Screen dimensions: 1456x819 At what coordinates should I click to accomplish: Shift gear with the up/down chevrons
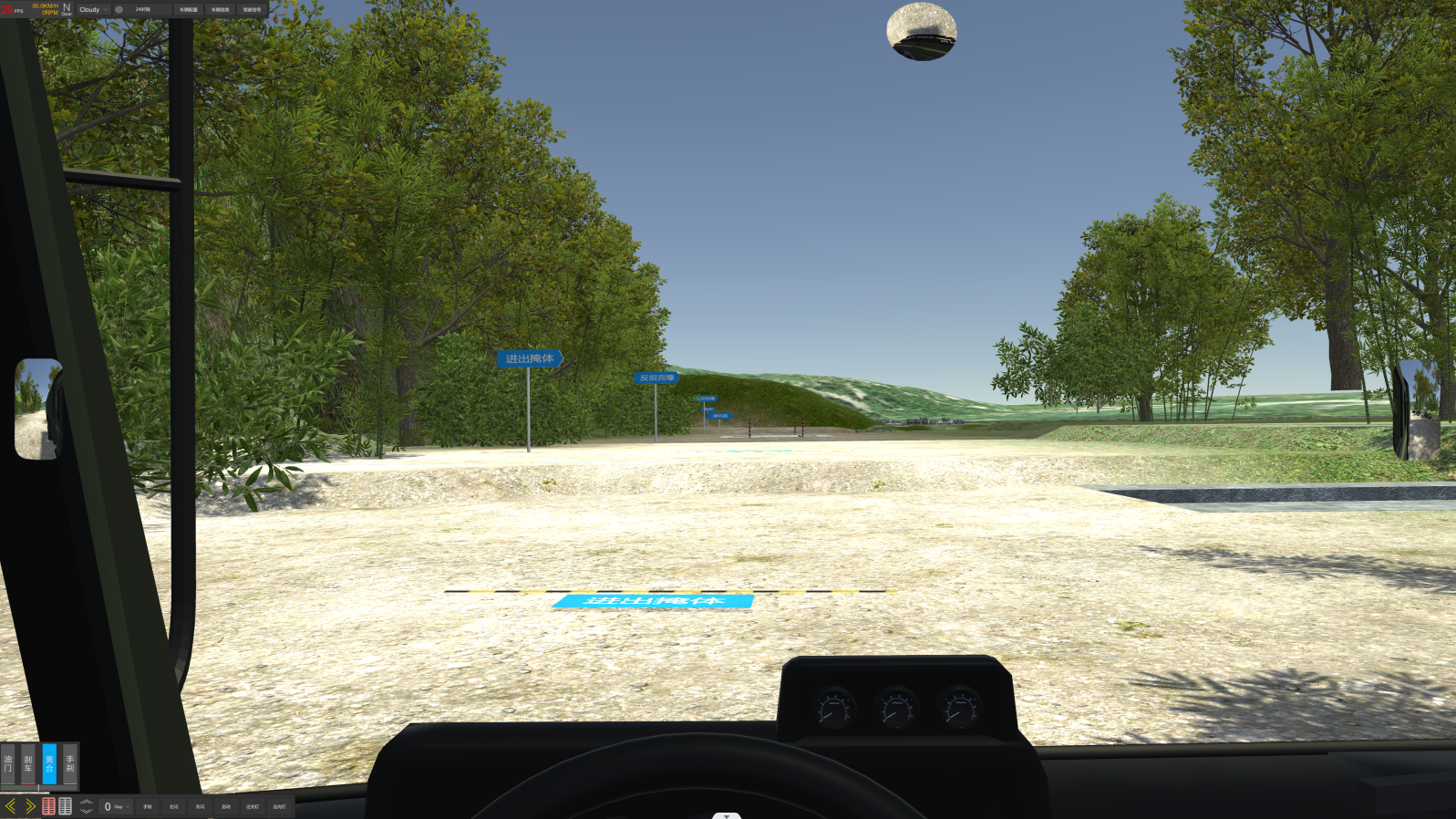[x=87, y=806]
